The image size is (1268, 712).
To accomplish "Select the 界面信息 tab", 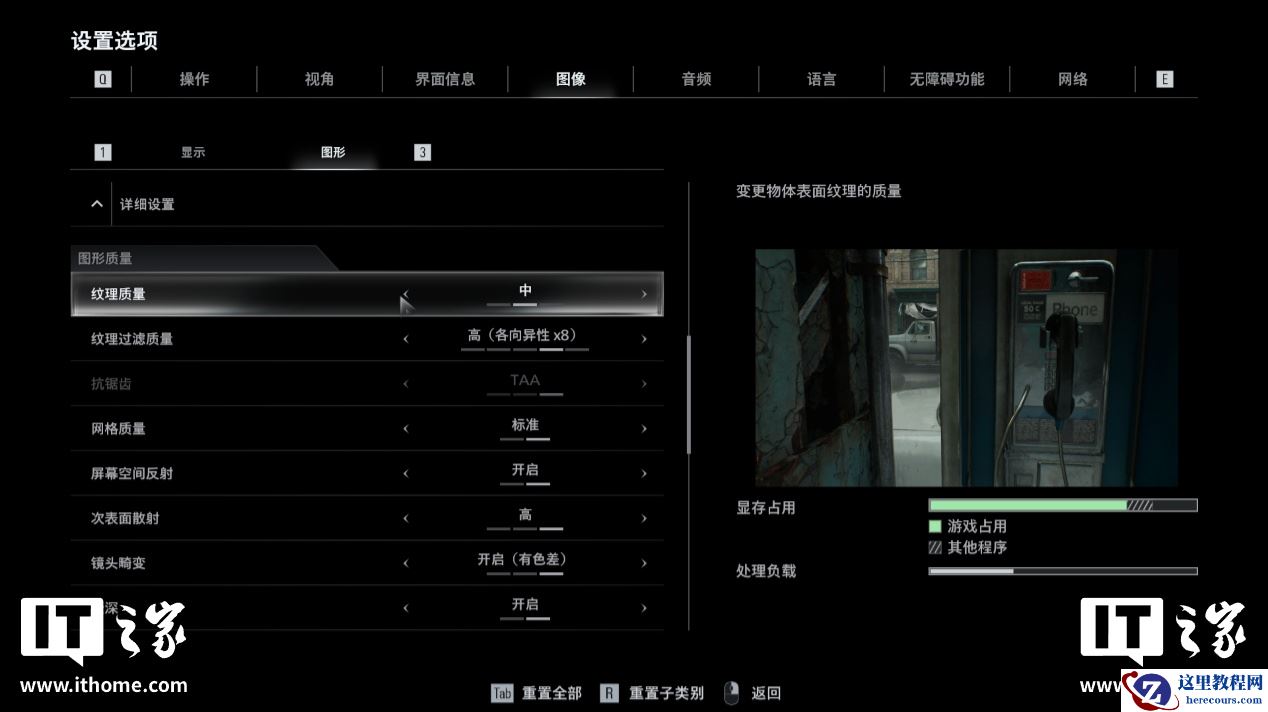I will click(x=445, y=79).
